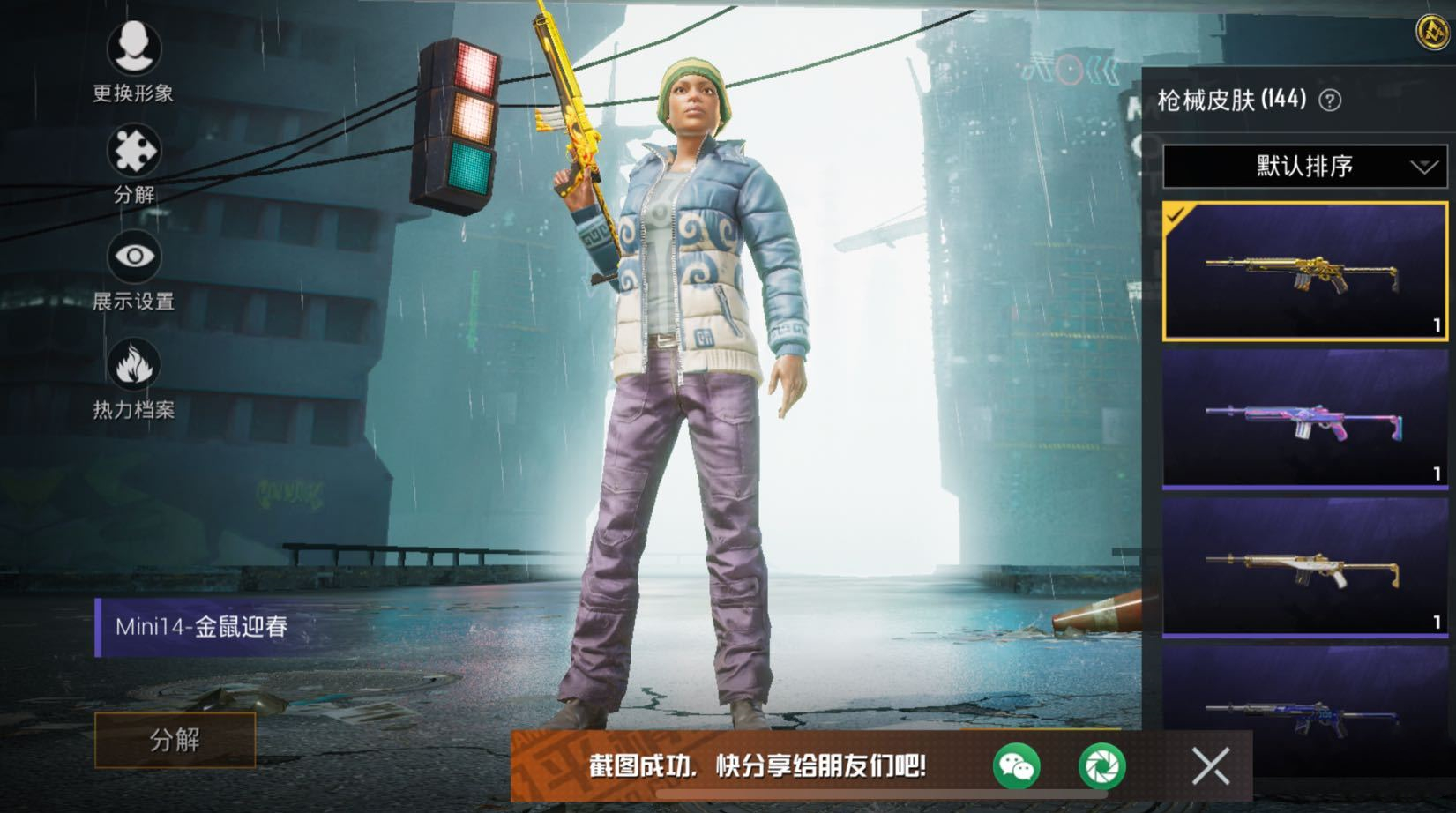Image resolution: width=1456 pixels, height=813 pixels.
Task: Show help for 枪械皮肤 question mark
Action: click(1330, 101)
